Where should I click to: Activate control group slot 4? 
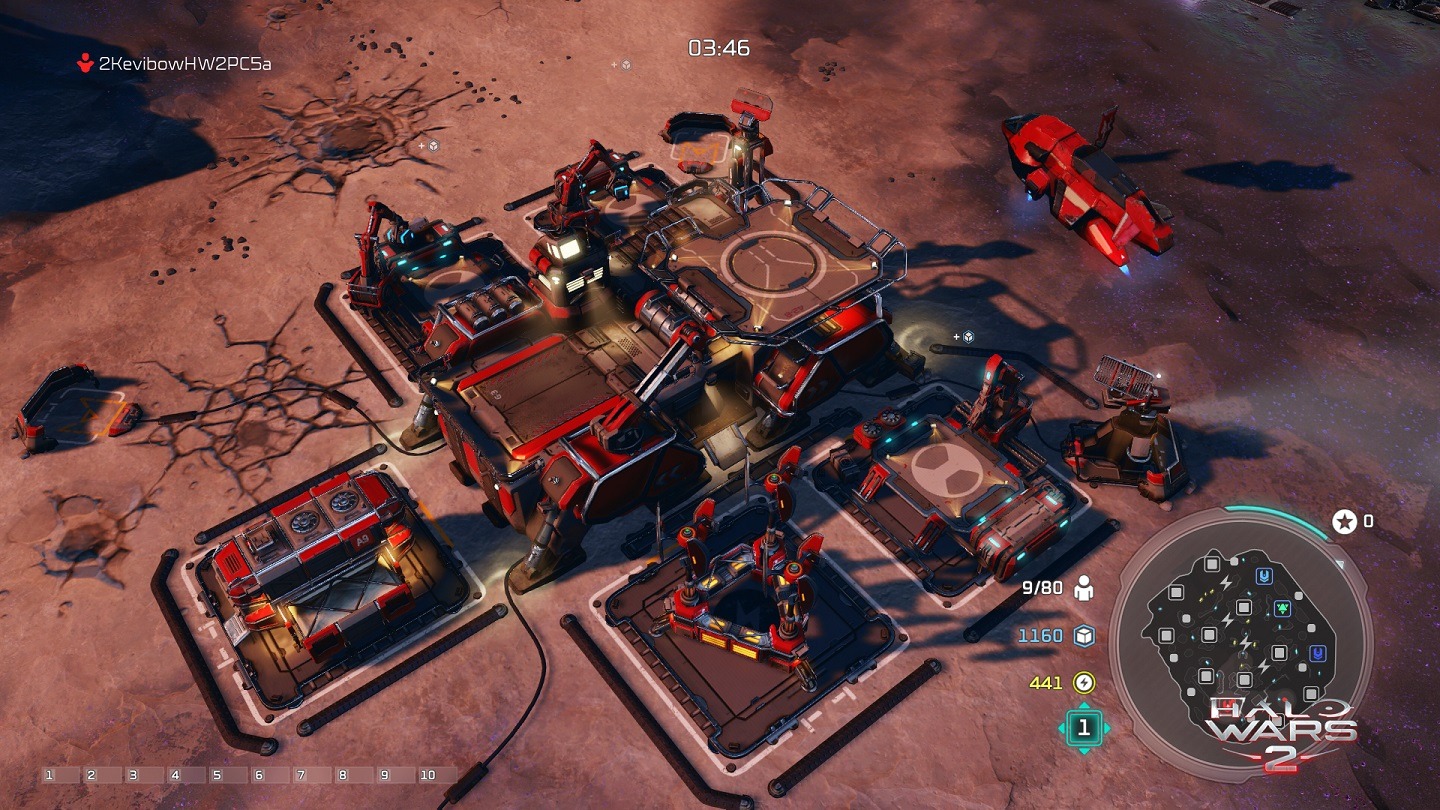(174, 775)
